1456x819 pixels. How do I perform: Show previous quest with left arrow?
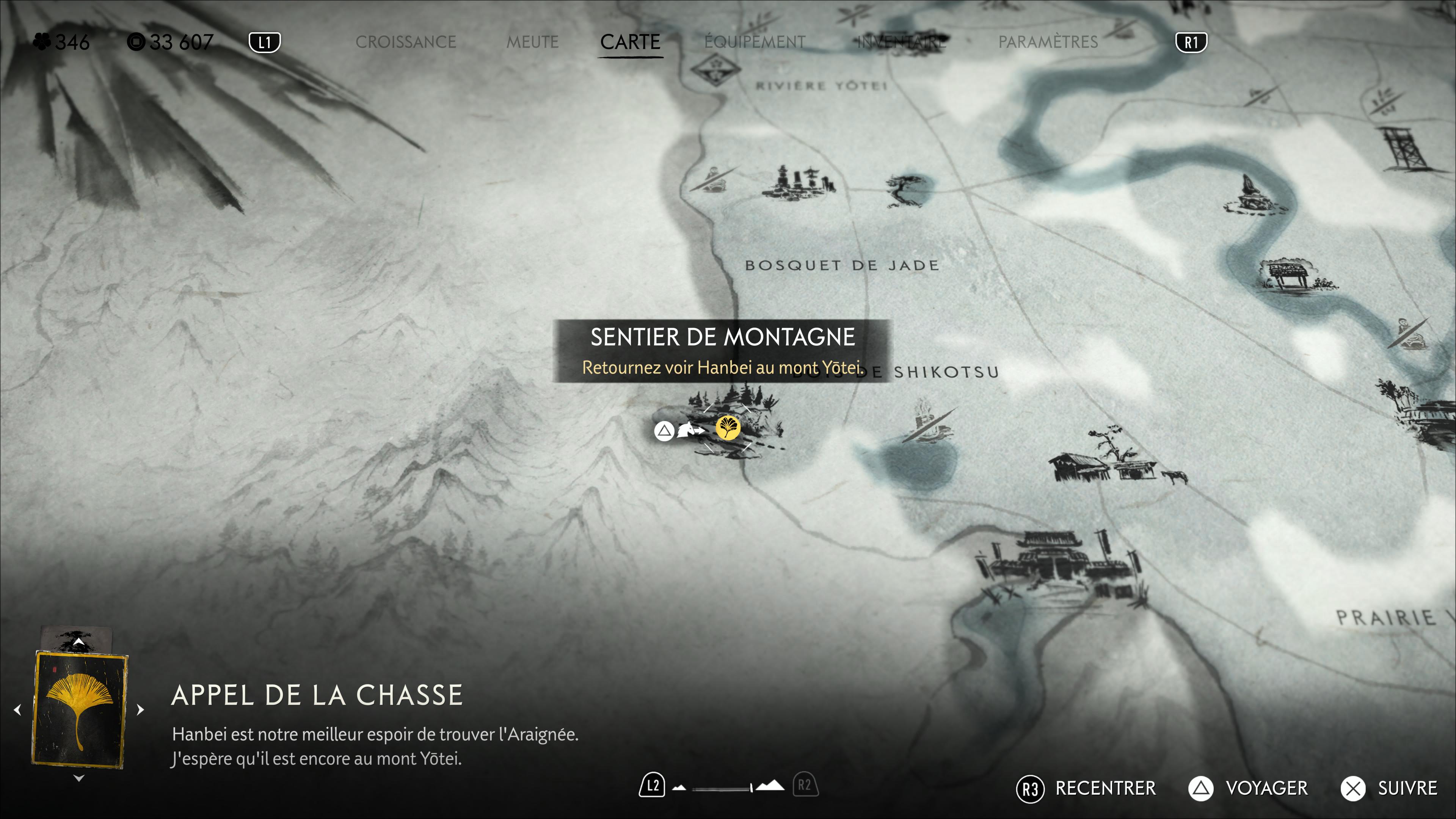coord(17,709)
